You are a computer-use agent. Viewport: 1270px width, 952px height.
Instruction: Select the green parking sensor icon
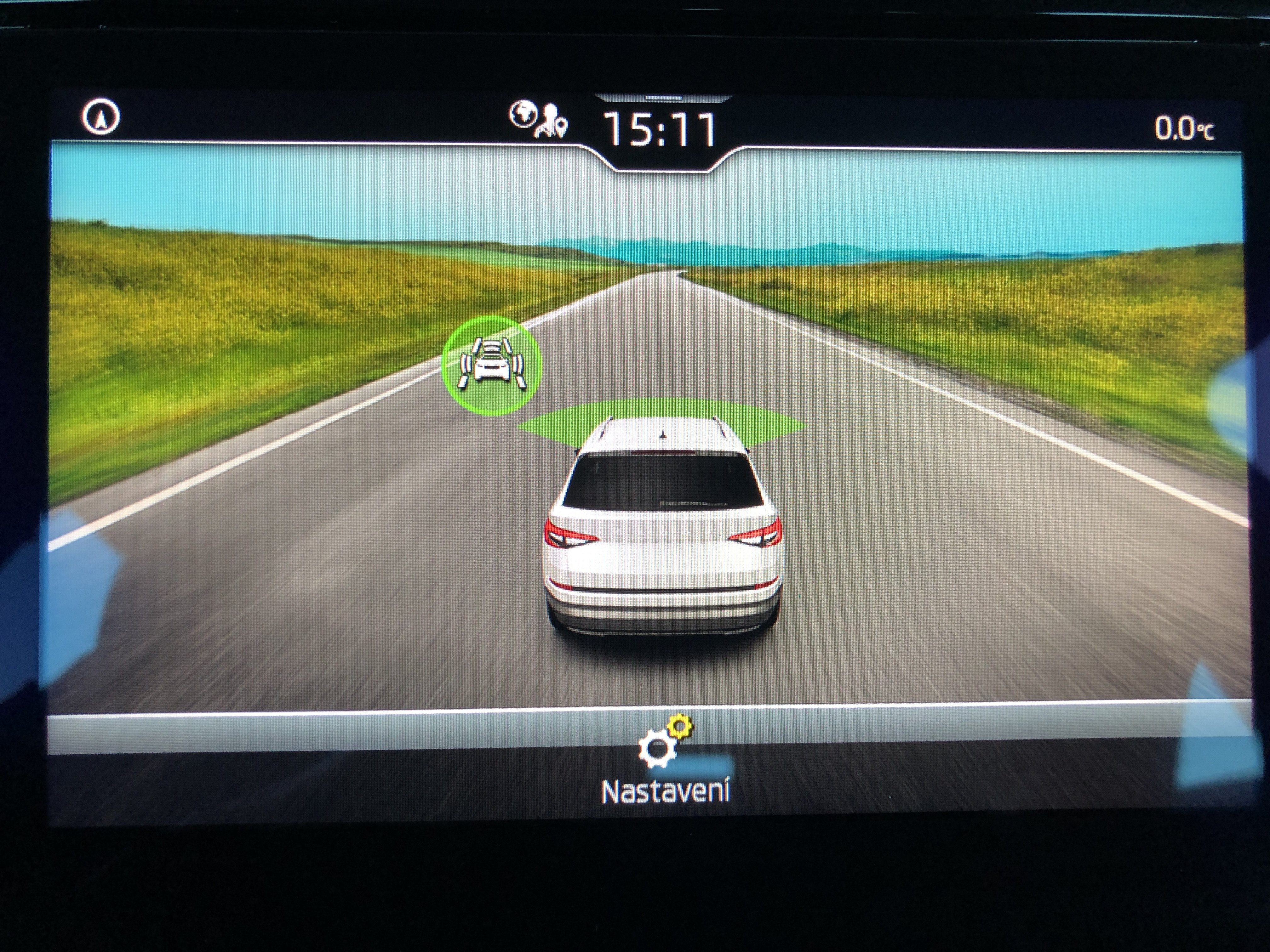pos(491,364)
